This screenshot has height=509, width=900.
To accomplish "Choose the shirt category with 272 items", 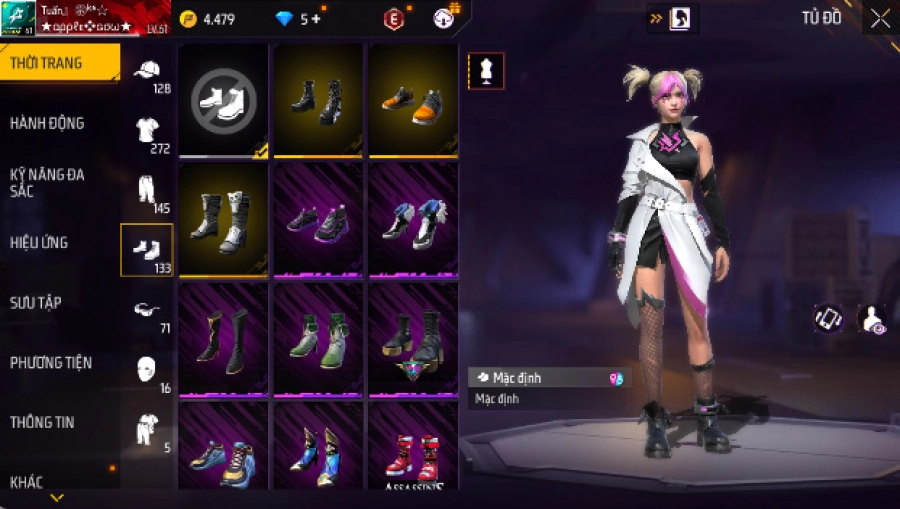I will pos(148,132).
